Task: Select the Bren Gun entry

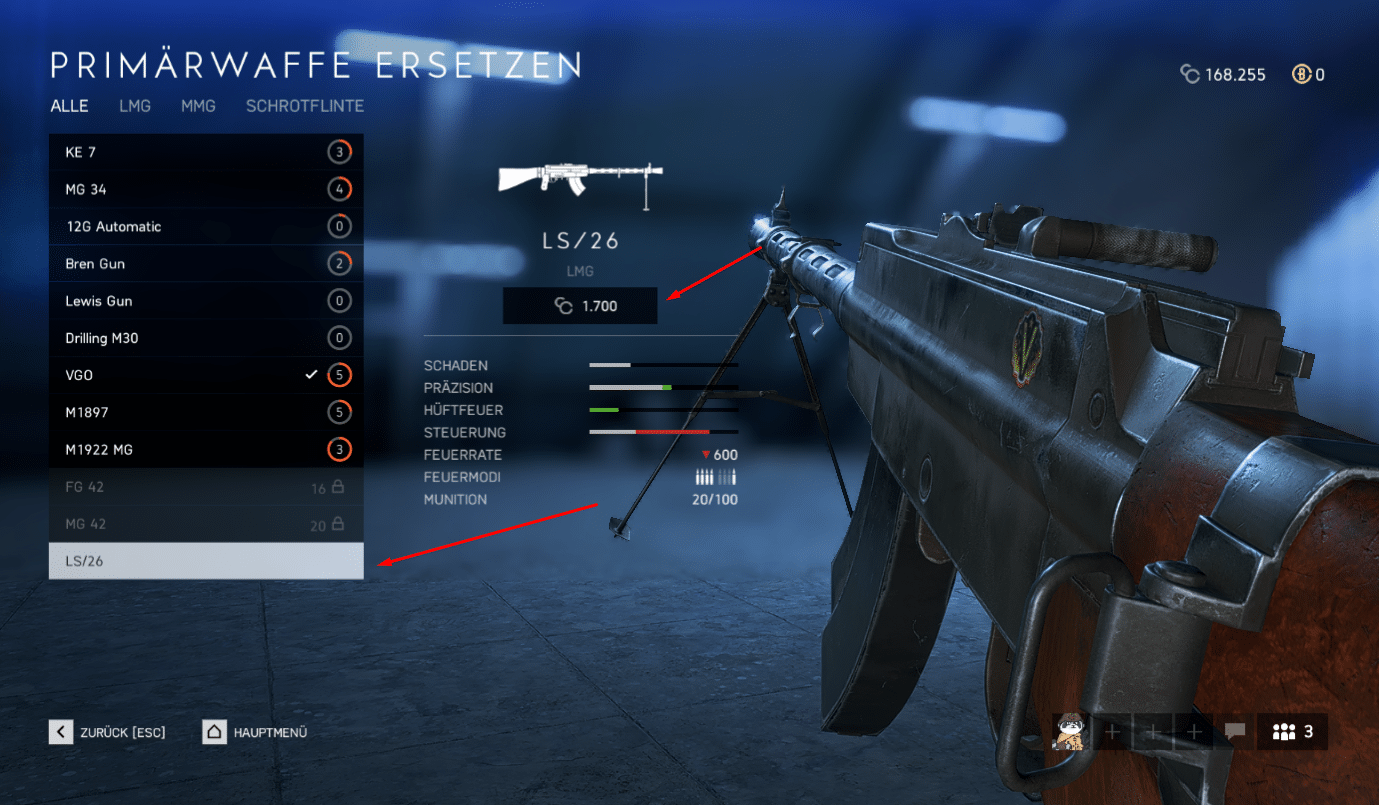Action: 206,264
